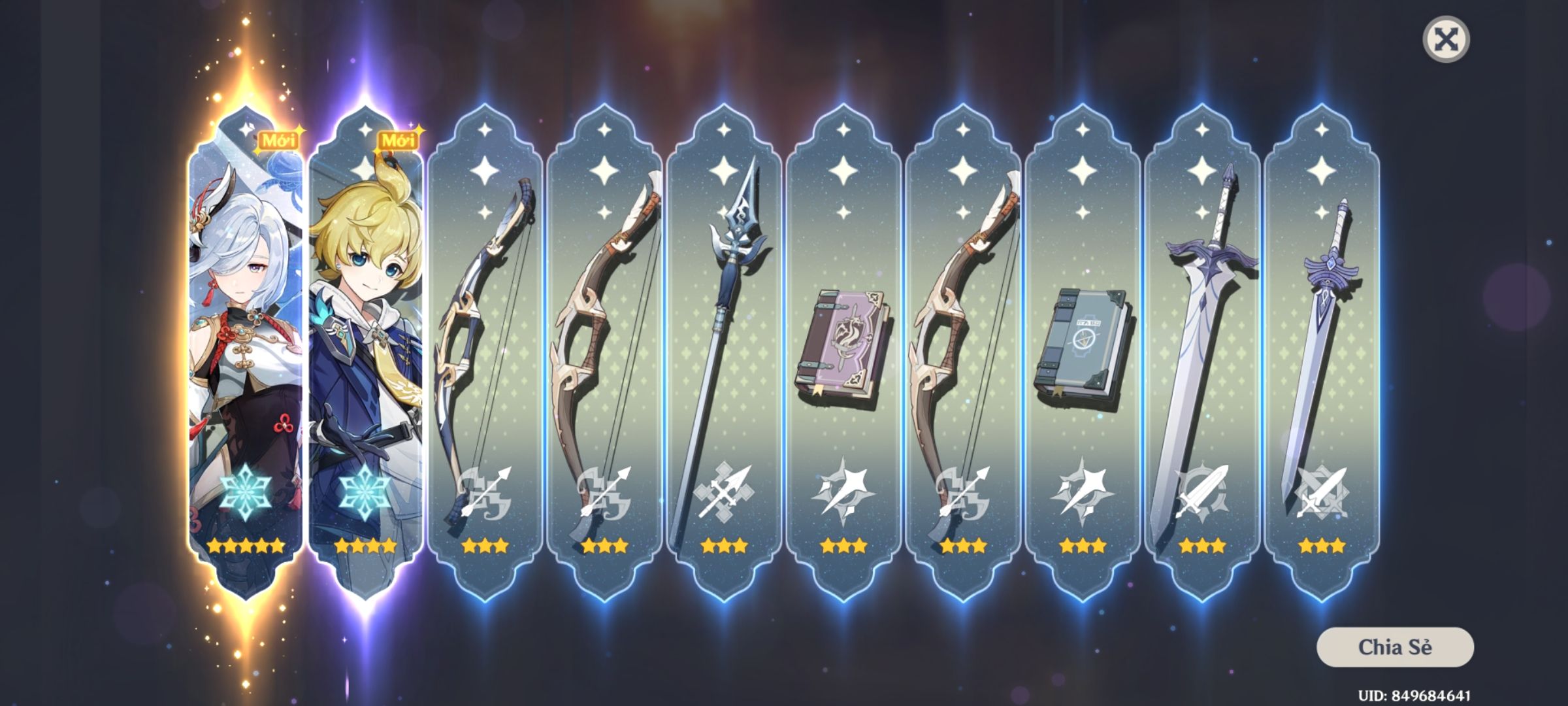
Task: Click the gold Mới badge on Shenhe's card
Action: click(280, 137)
